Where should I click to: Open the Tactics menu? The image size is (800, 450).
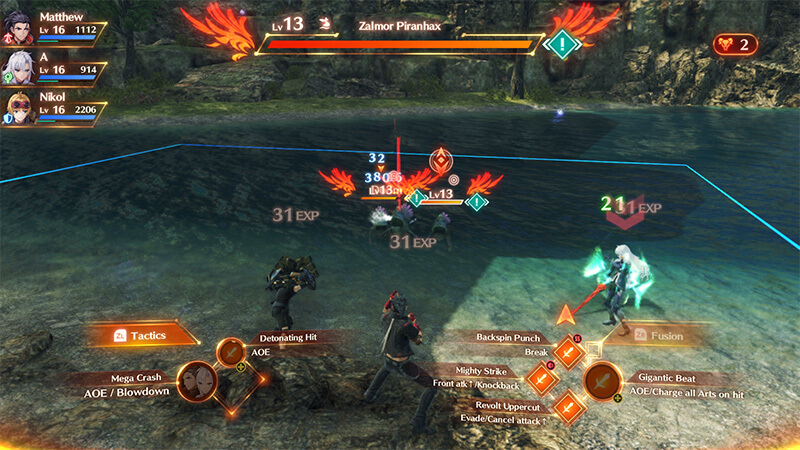140,335
